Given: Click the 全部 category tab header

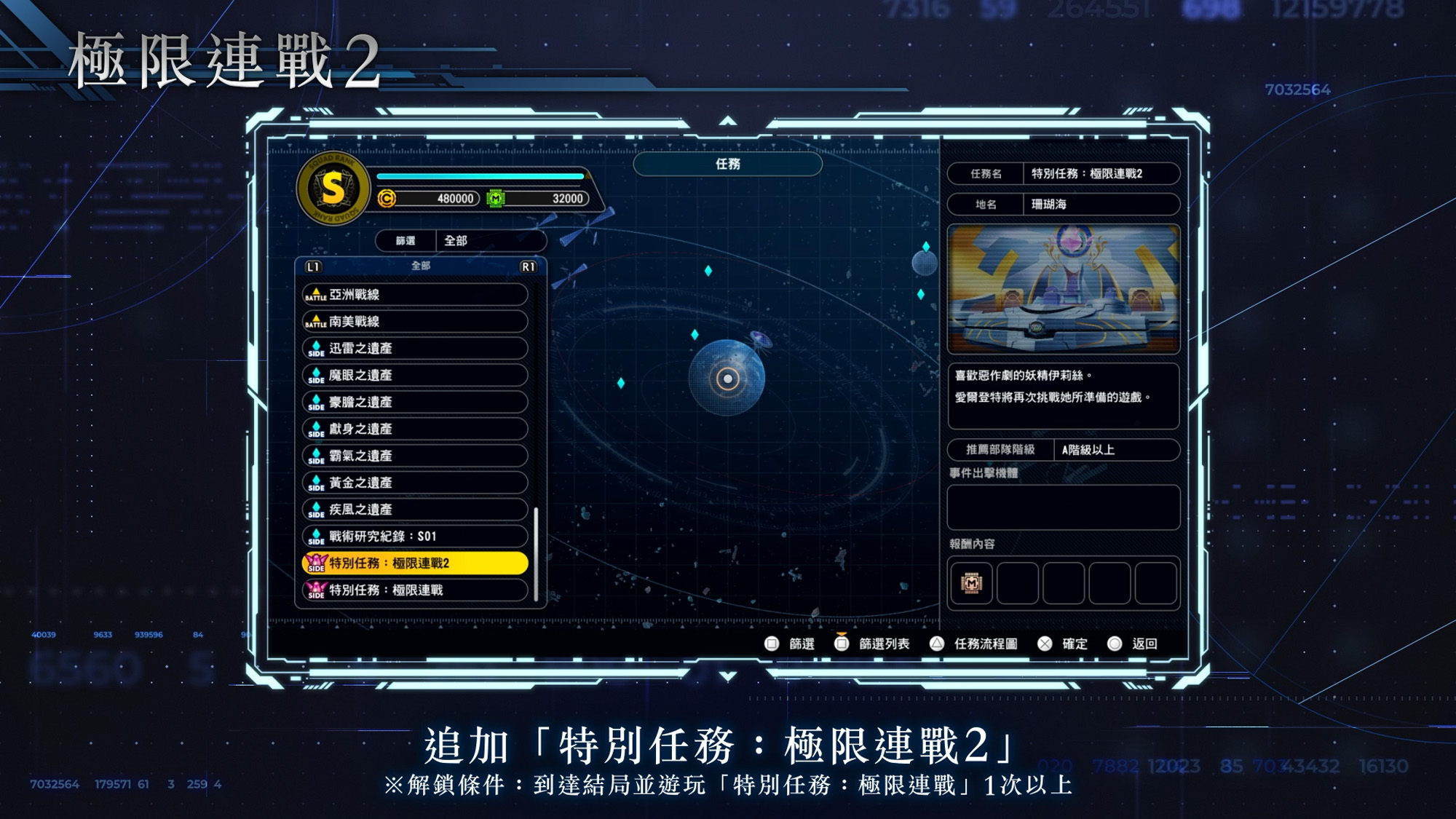Looking at the screenshot, I should click(421, 266).
